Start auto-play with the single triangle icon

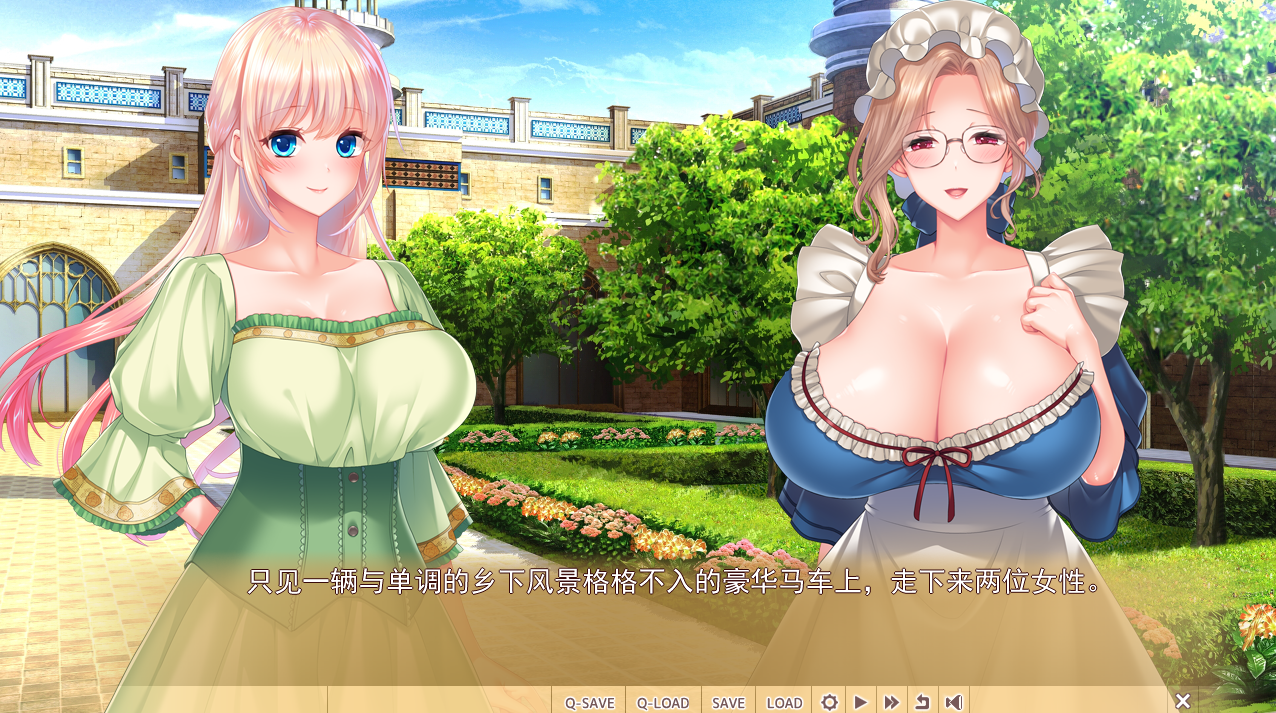point(860,702)
